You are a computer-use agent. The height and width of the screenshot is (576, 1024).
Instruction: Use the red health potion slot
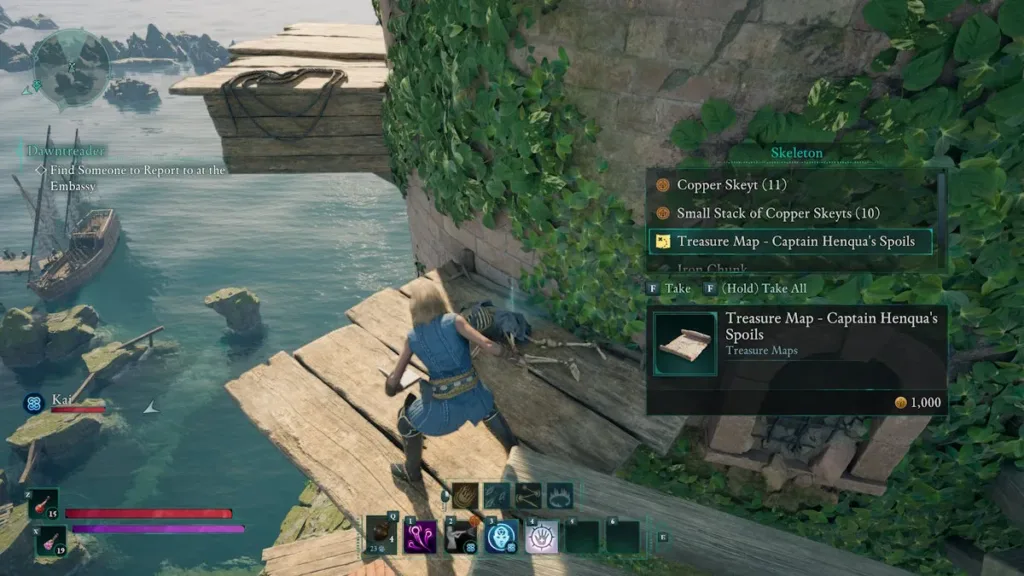click(43, 504)
